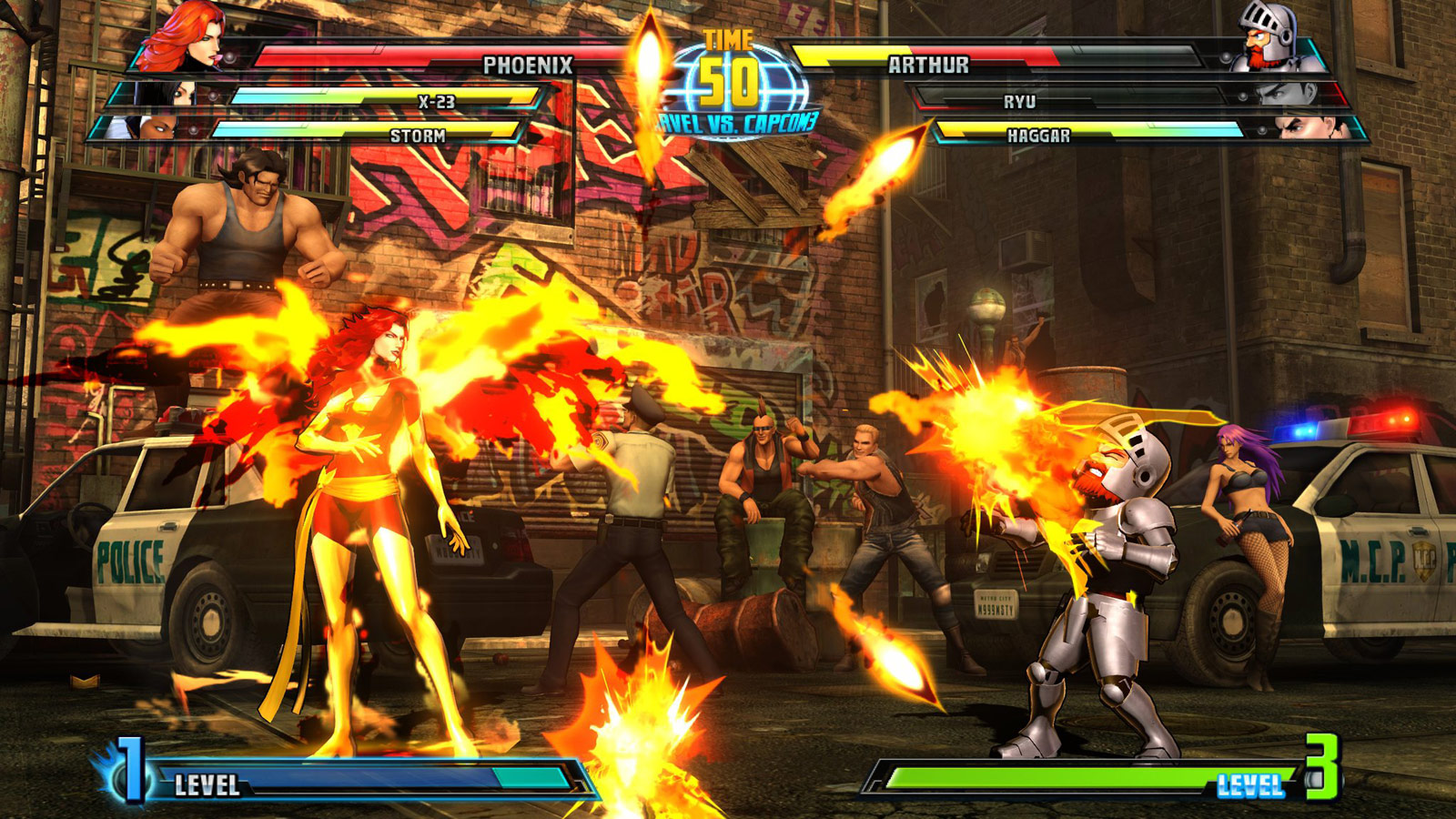Screen dimensions: 1456x819
Task: Select the ARTHUR name label
Action: coord(927,64)
